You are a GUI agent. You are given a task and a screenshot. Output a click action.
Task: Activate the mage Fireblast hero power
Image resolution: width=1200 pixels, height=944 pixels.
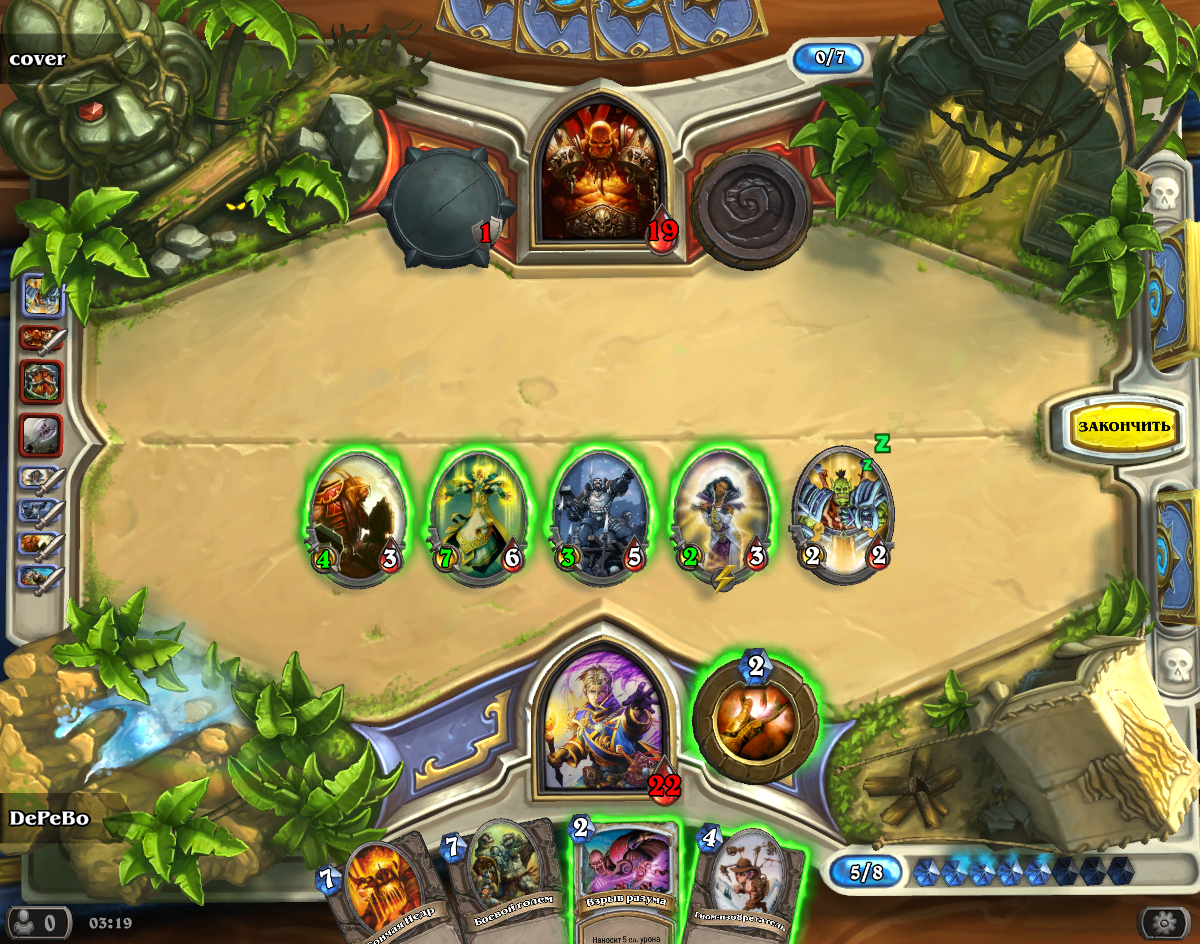(x=755, y=718)
